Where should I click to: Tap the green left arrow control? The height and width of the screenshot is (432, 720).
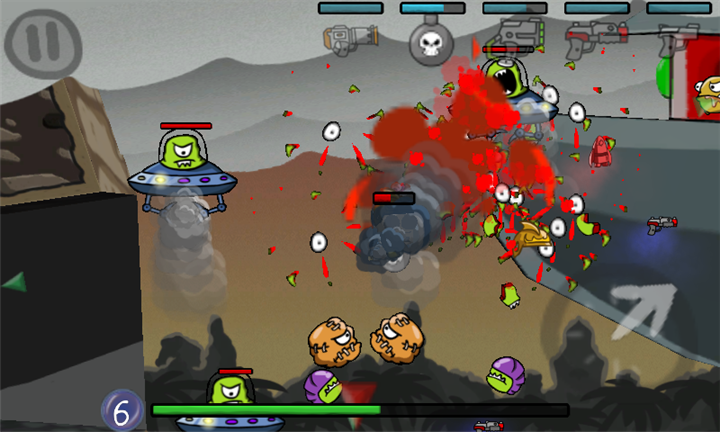[14, 283]
